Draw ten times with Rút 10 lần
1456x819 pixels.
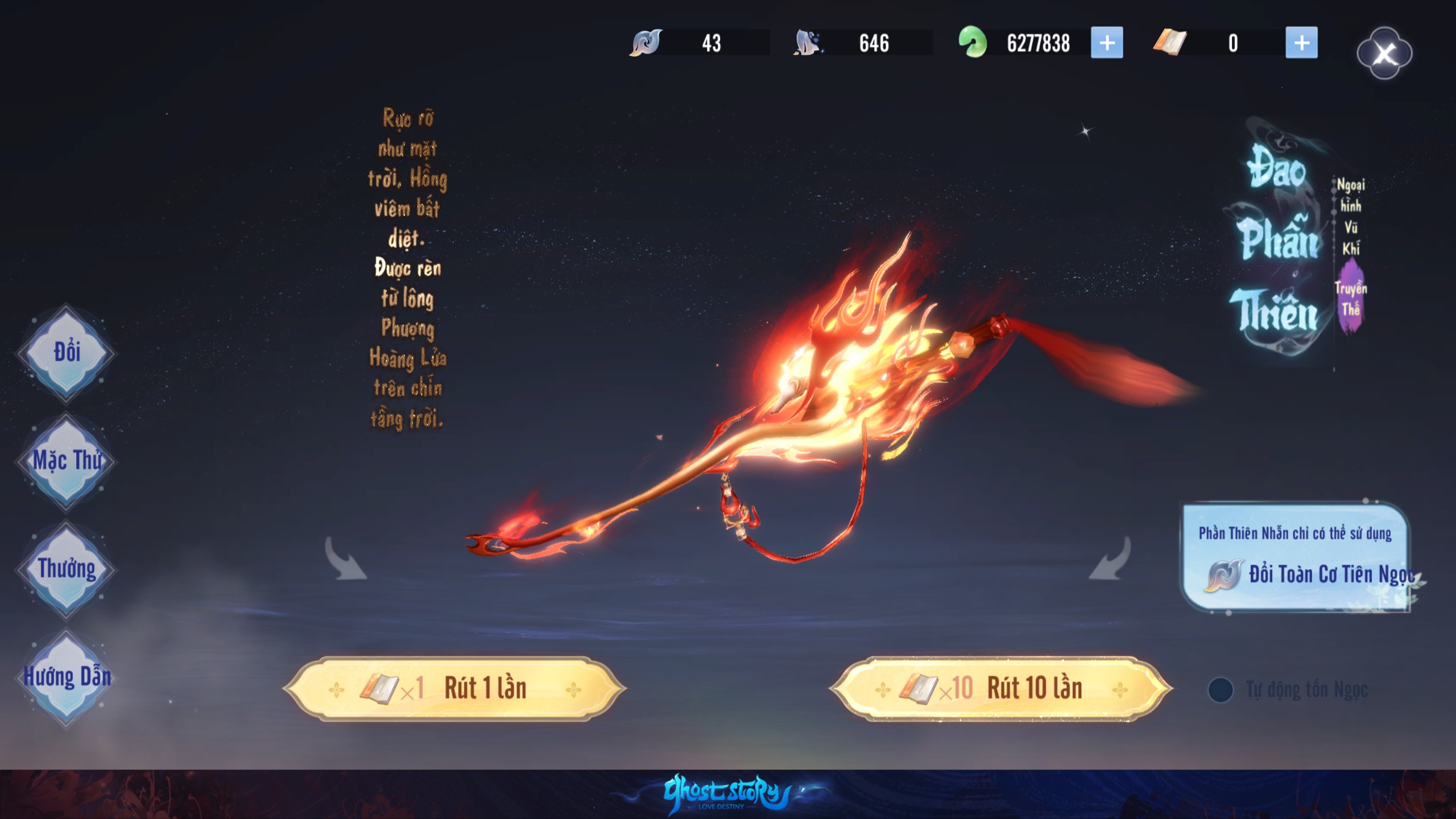[1000, 689]
